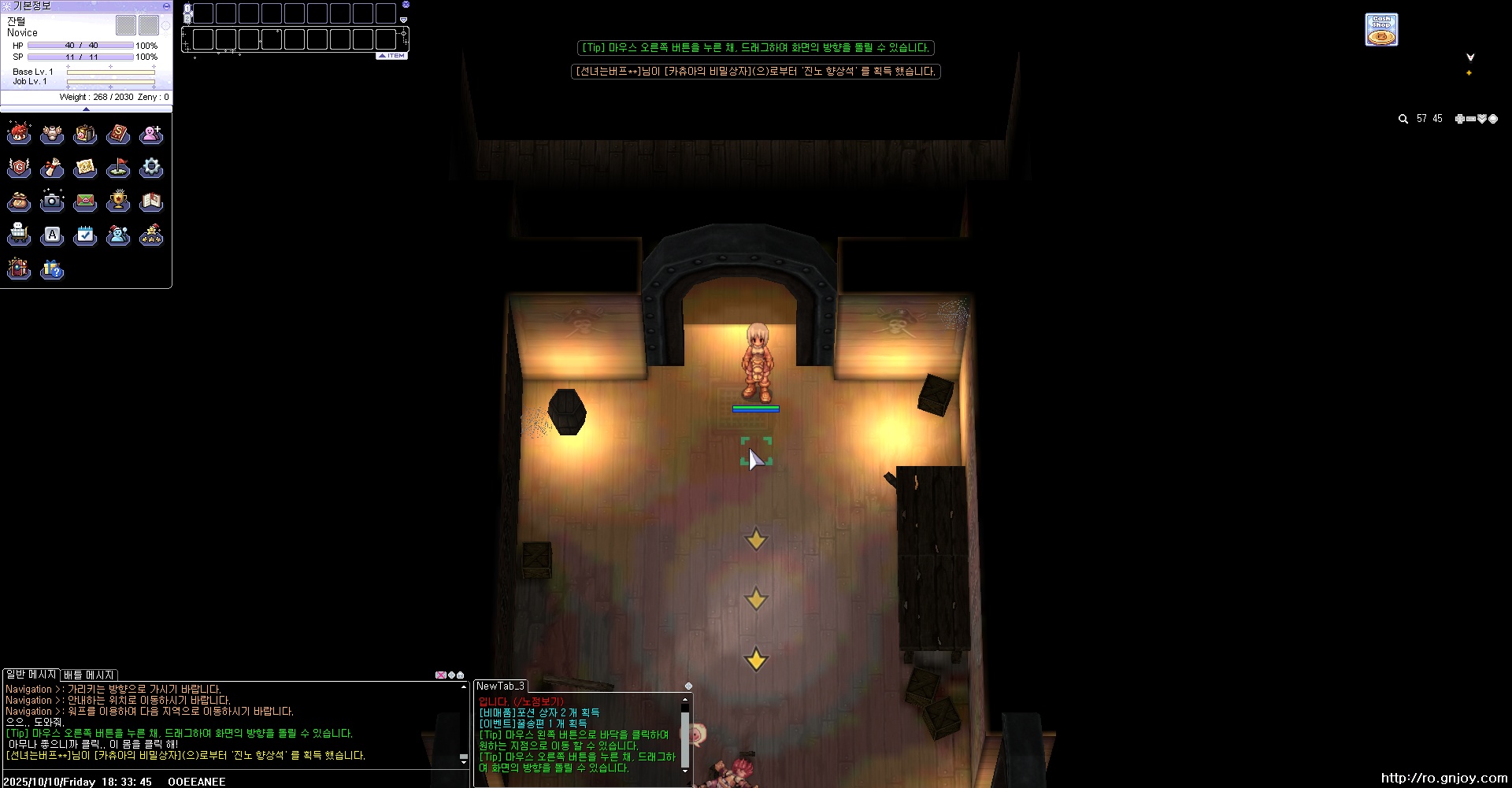
Task: Open the world map parchment icon
Action: [x=85, y=168]
